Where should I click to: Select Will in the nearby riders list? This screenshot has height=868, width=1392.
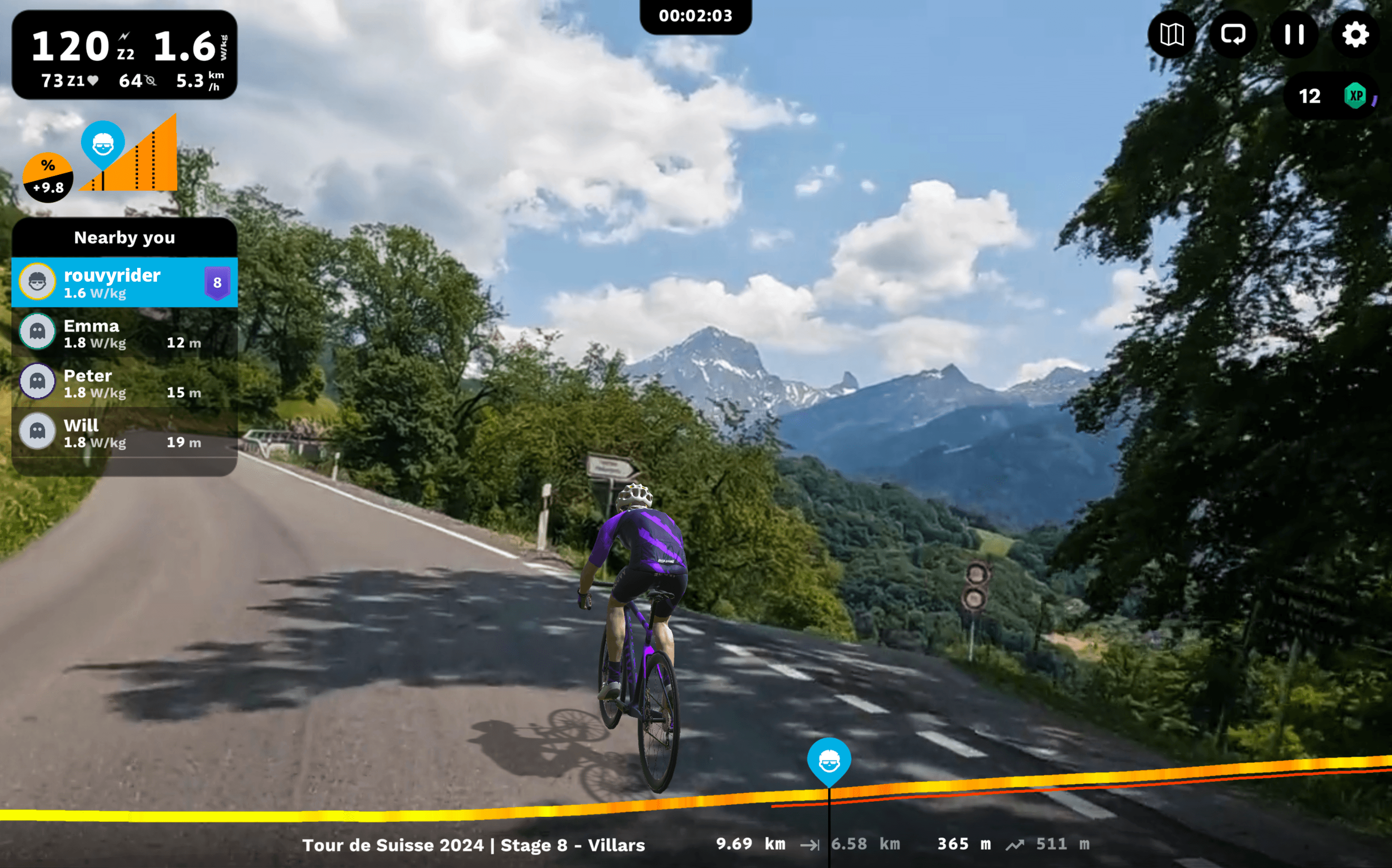point(125,432)
